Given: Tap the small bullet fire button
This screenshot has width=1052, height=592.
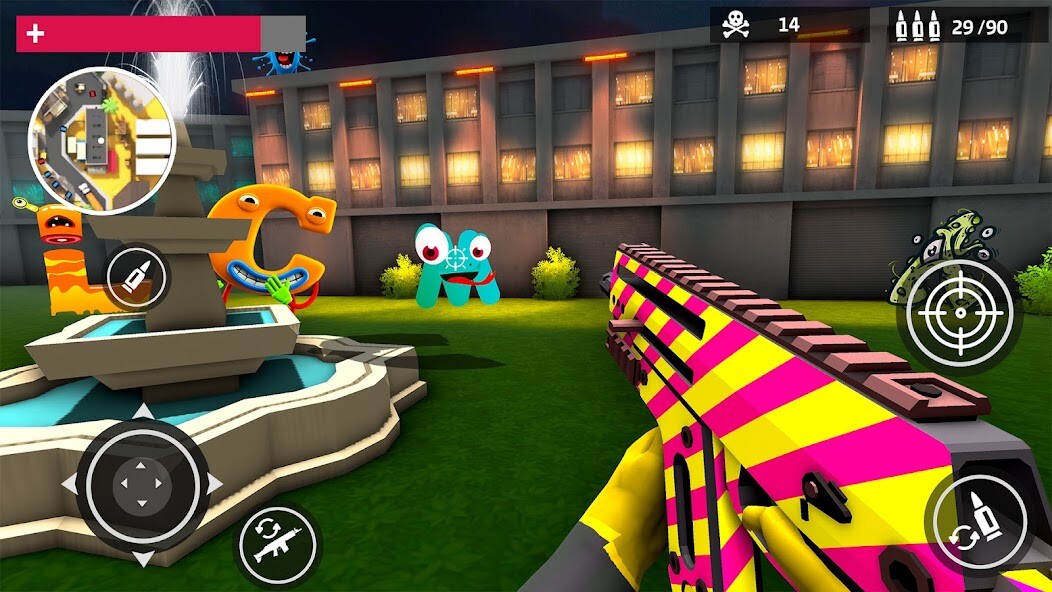Looking at the screenshot, I should tap(137, 276).
